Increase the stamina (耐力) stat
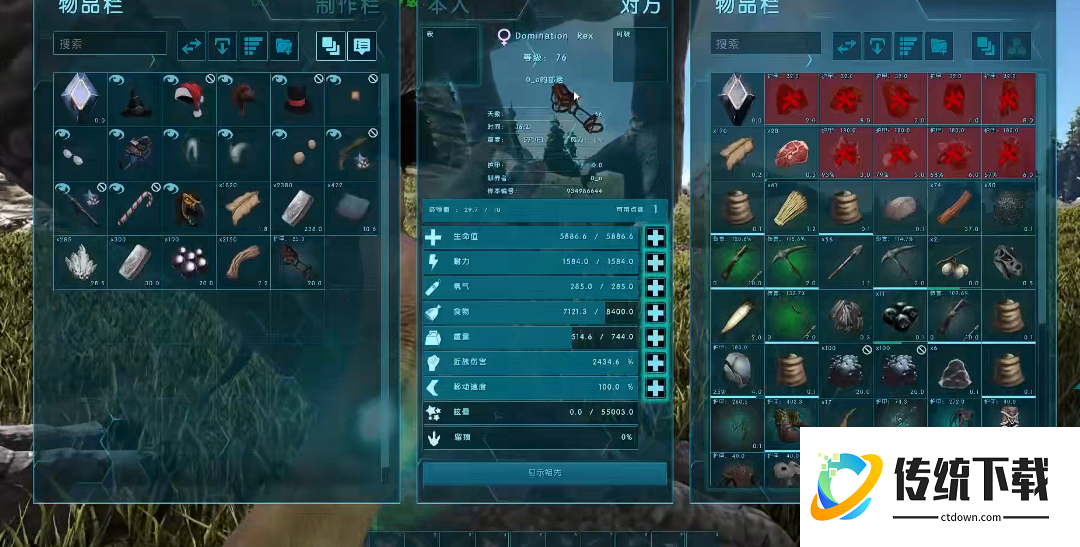 tap(655, 262)
